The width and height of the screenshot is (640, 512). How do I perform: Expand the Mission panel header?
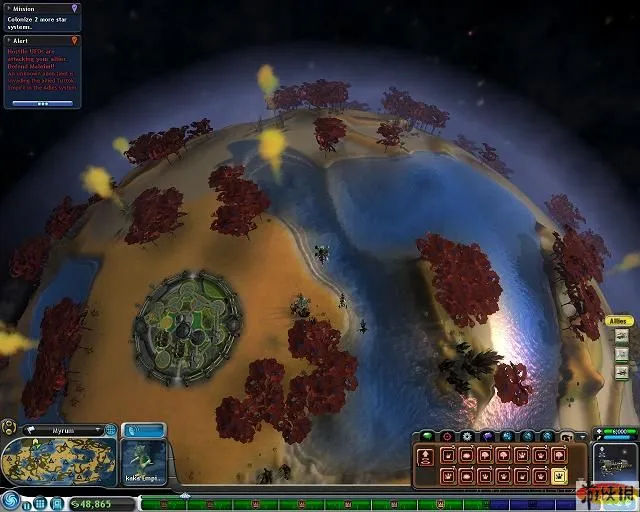[40, 8]
